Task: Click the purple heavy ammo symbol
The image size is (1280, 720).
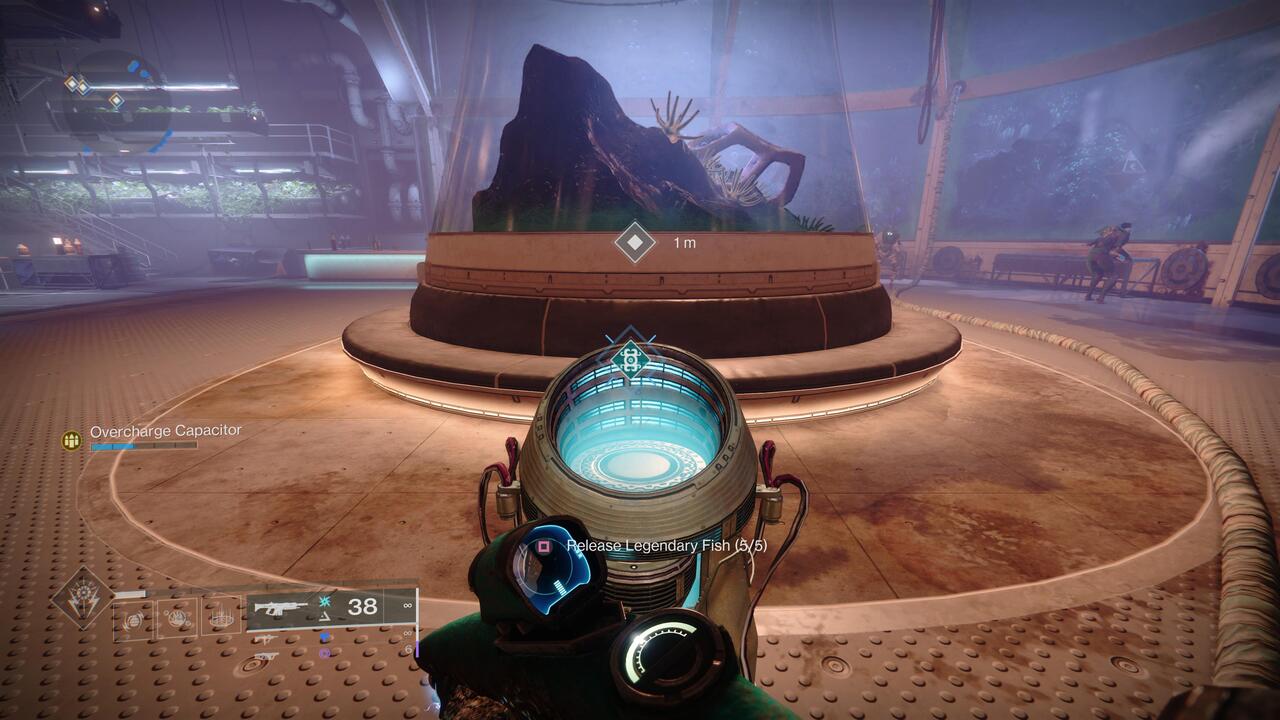Action: tap(323, 653)
